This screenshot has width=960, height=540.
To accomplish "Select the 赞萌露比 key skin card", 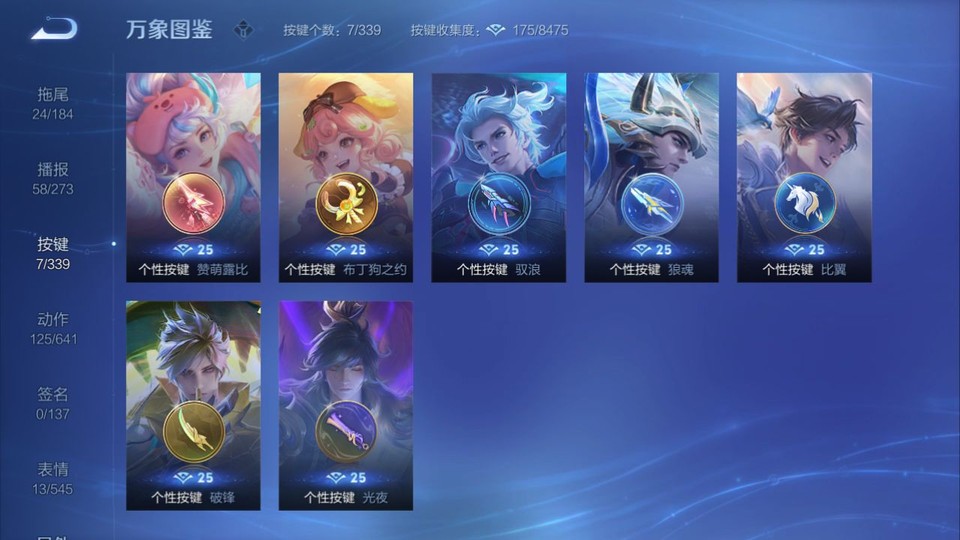I will tap(193, 177).
